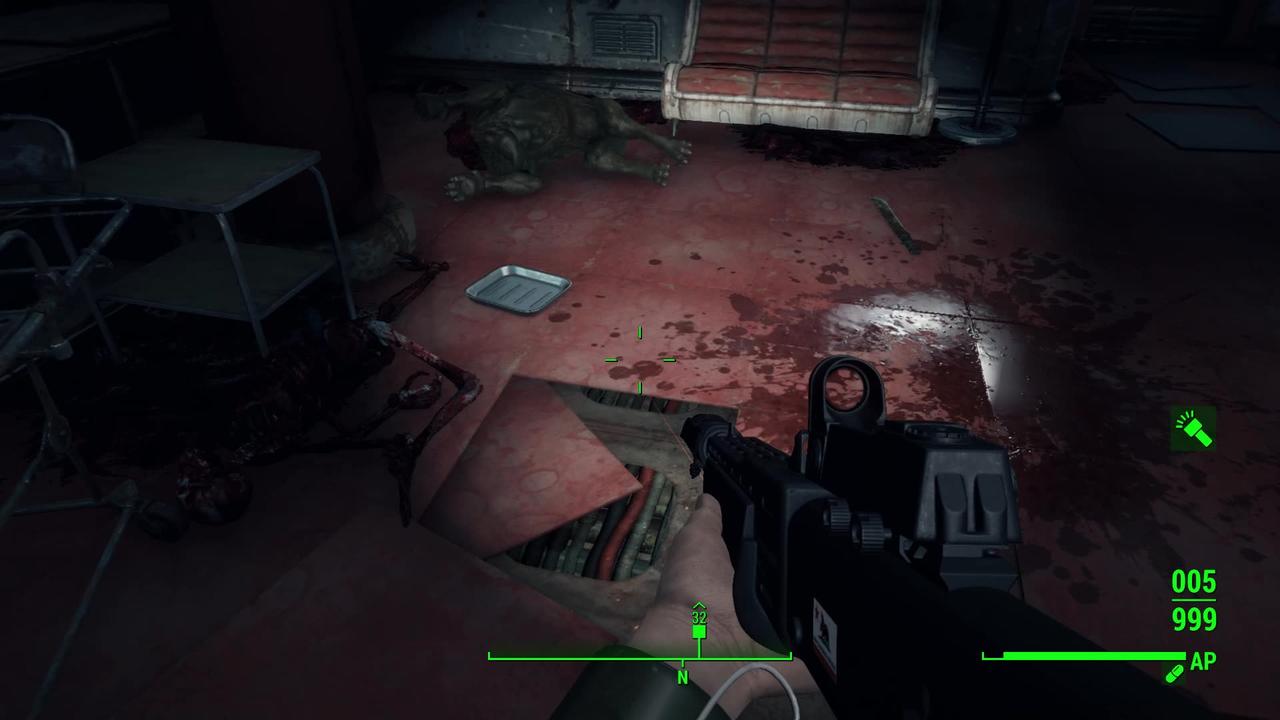Click the ammo reserve count 999

click(1192, 621)
